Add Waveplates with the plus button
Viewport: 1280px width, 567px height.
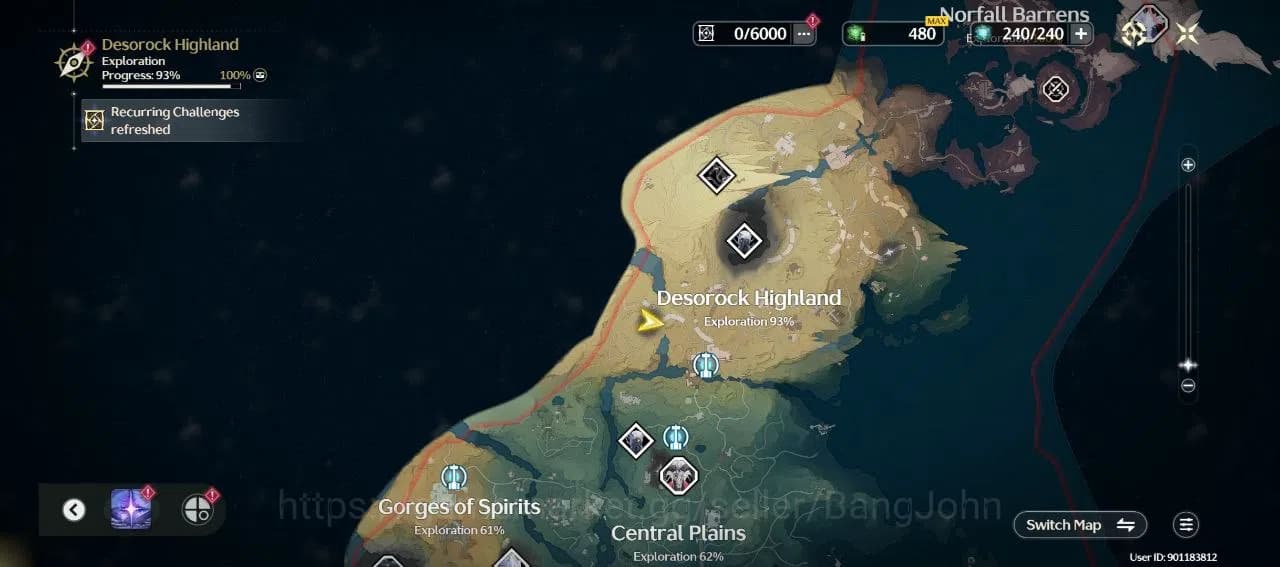[1081, 33]
